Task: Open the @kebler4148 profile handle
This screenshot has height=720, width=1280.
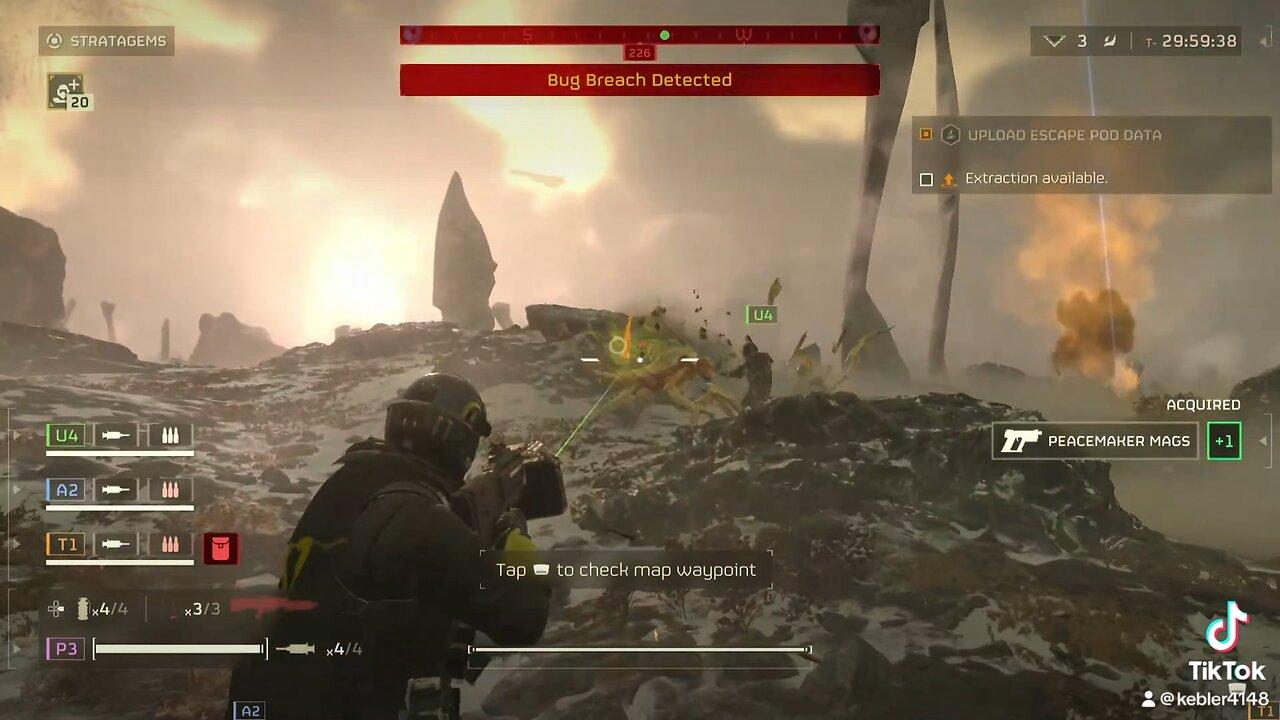Action: click(x=1211, y=699)
